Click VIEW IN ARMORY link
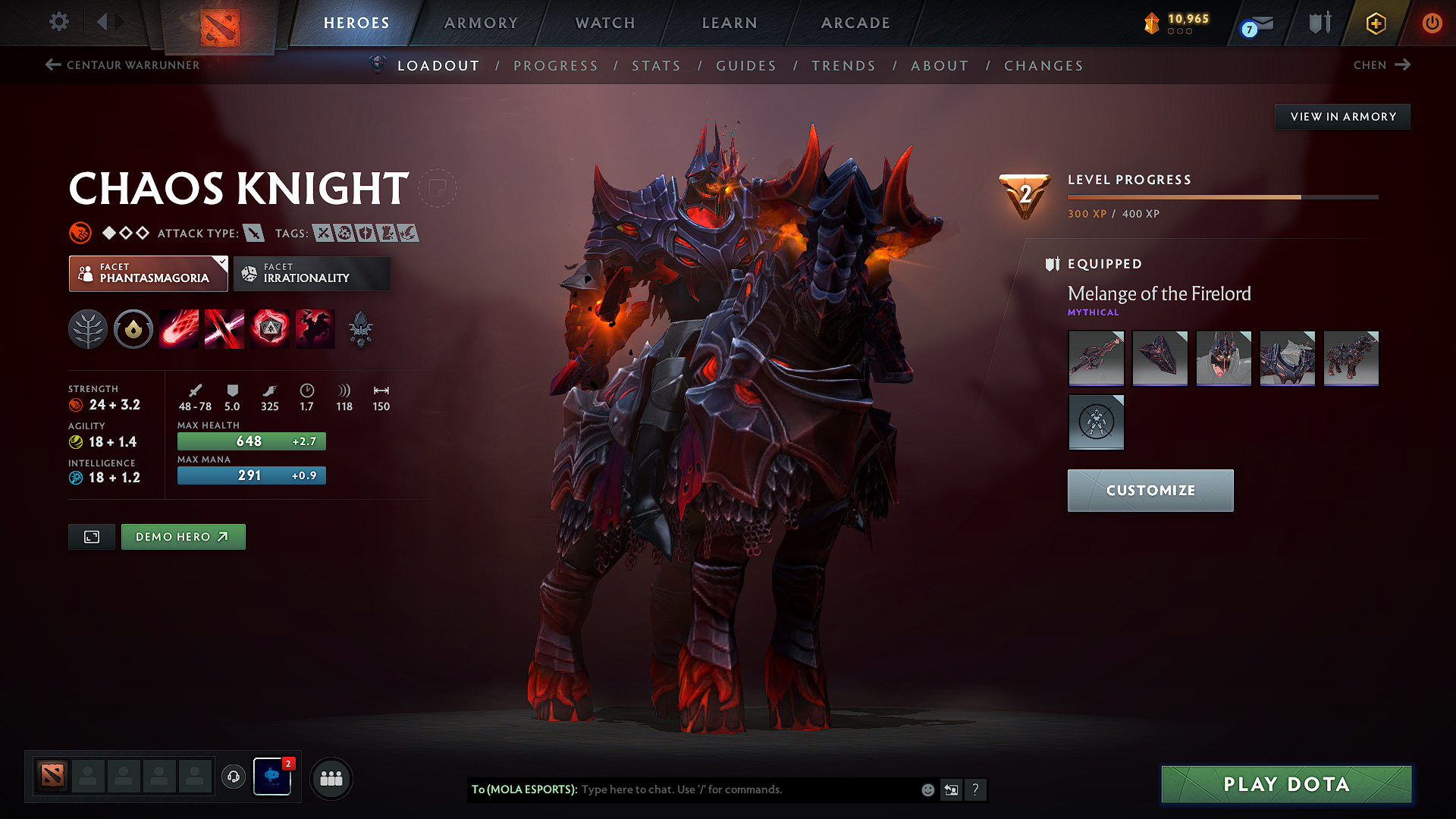 coord(1342,116)
